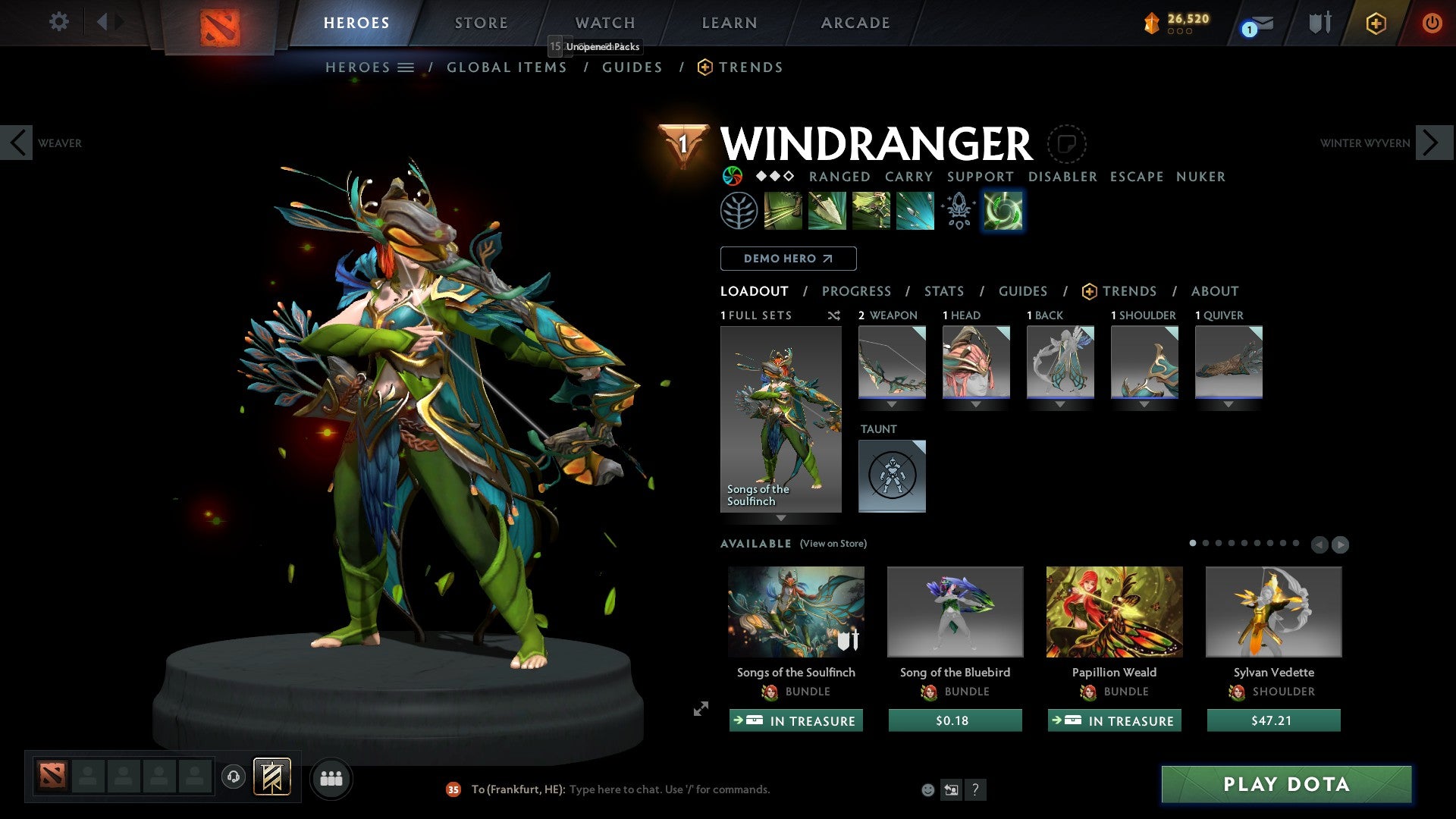The height and width of the screenshot is (819, 1456).
Task: Open the Dota Plus icon
Action: coord(1376,23)
